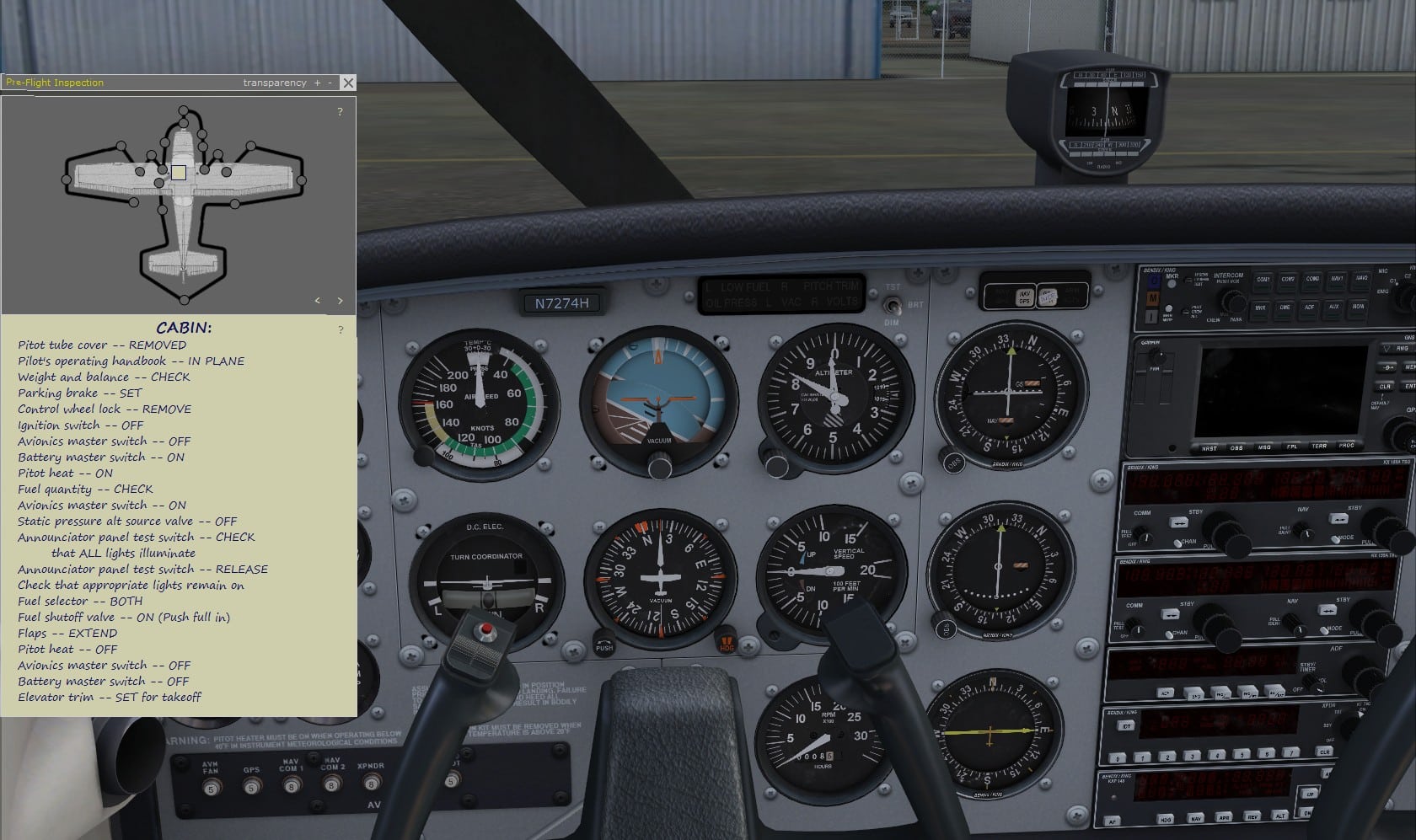The width and height of the screenshot is (1416, 840).
Task: Open help for the aircraft walkaround diagram
Action: pyautogui.click(x=341, y=112)
